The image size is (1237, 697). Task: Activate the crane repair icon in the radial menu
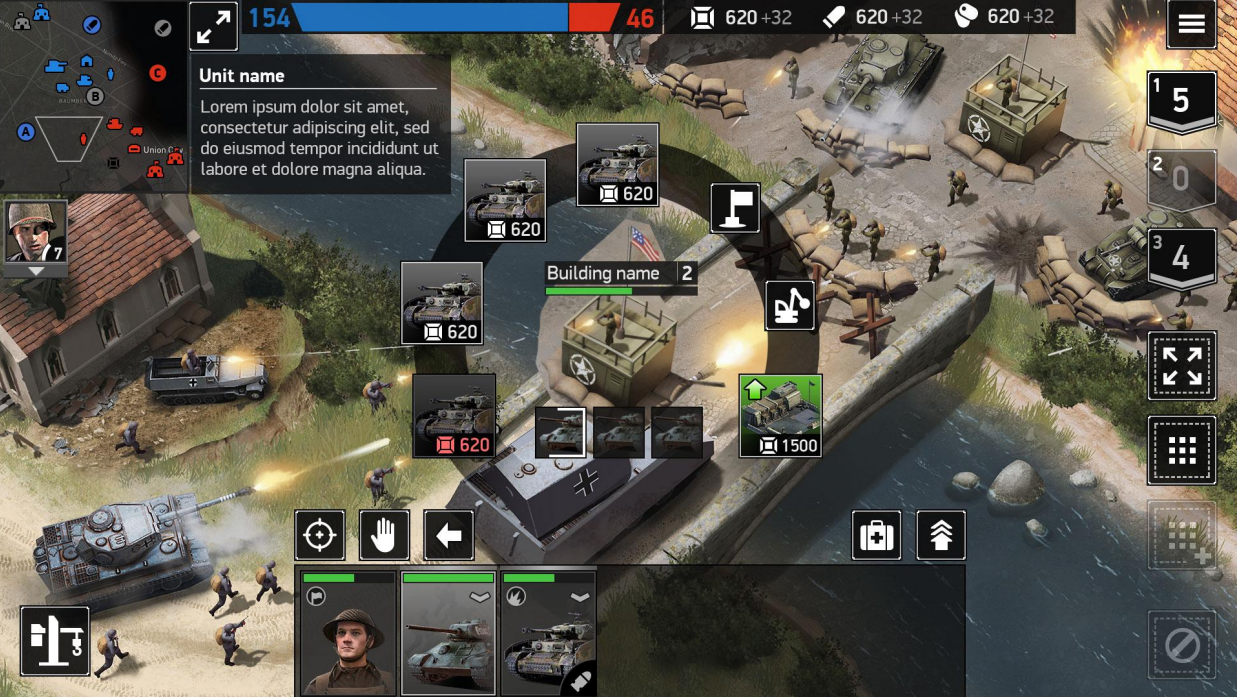tap(790, 305)
